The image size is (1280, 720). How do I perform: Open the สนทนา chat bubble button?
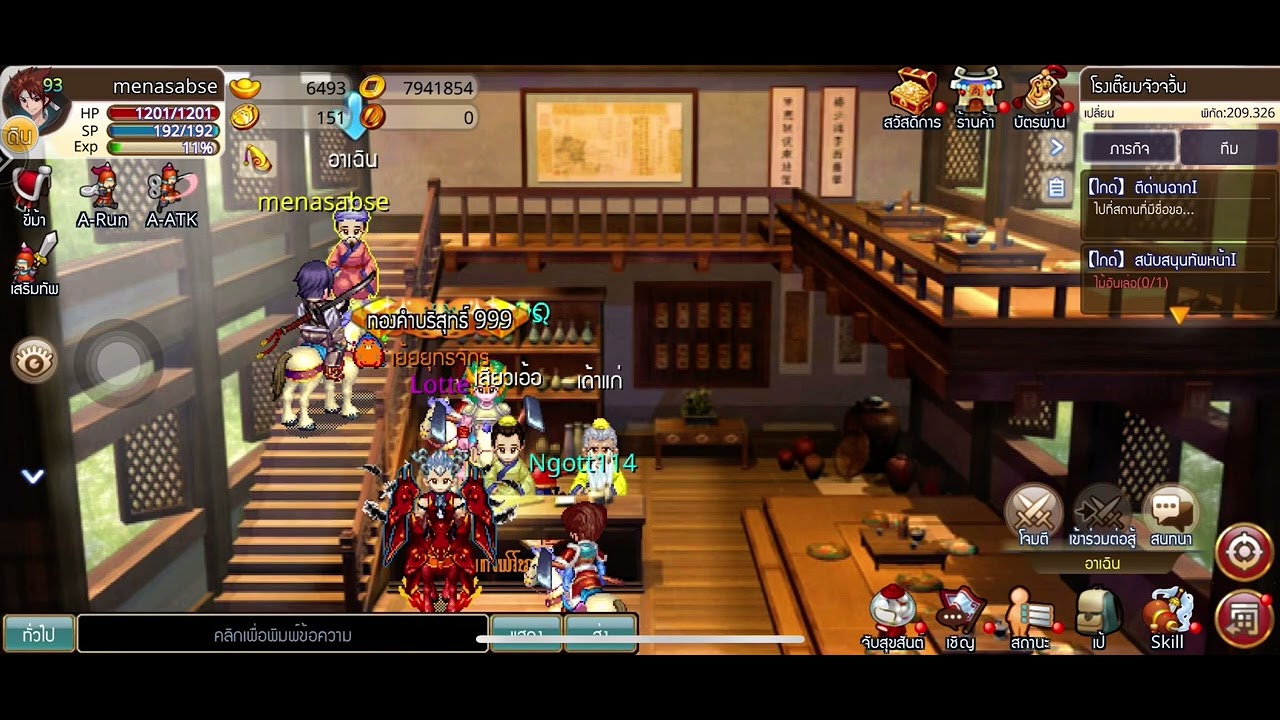click(1170, 515)
